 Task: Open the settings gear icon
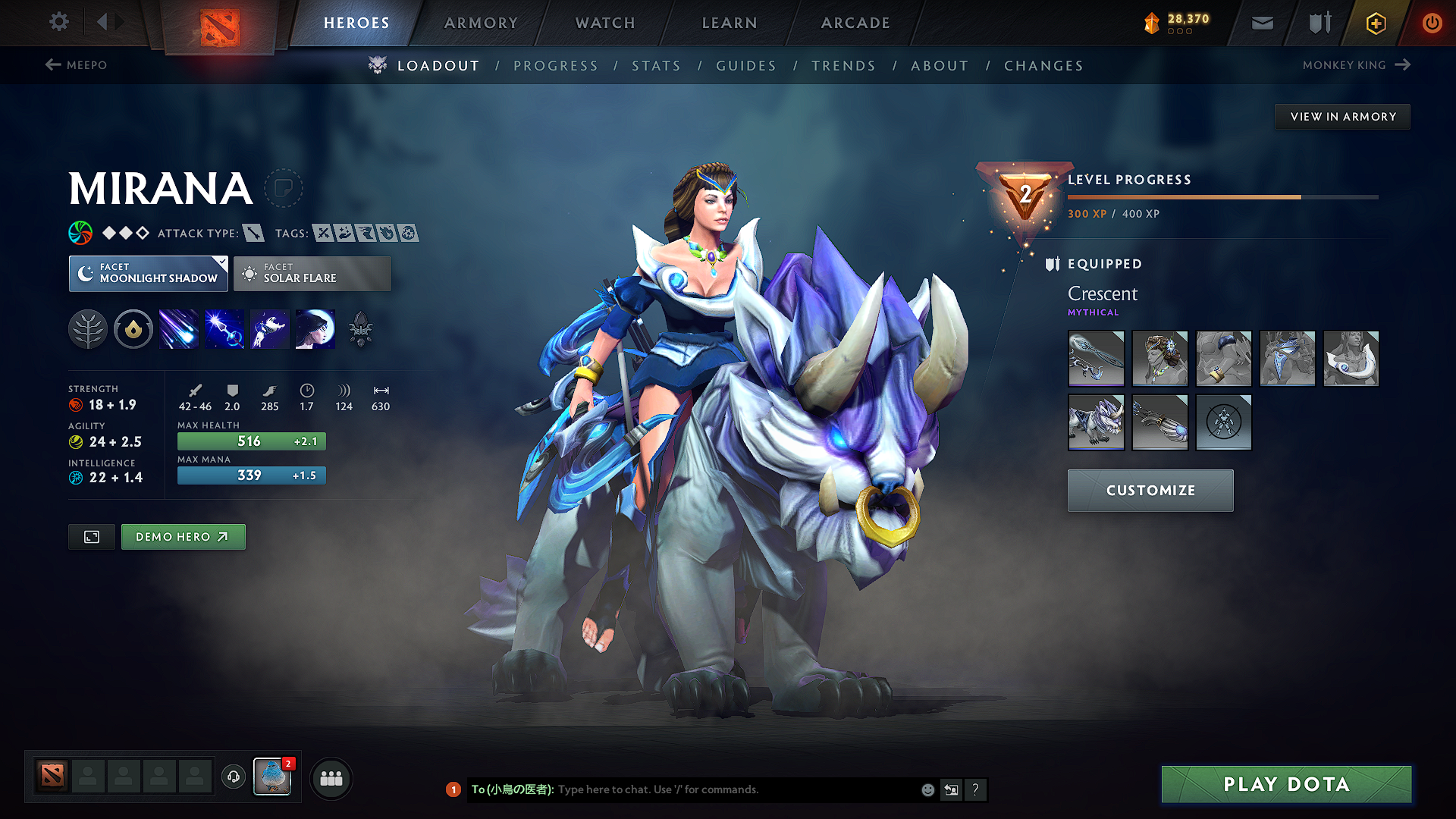(58, 22)
